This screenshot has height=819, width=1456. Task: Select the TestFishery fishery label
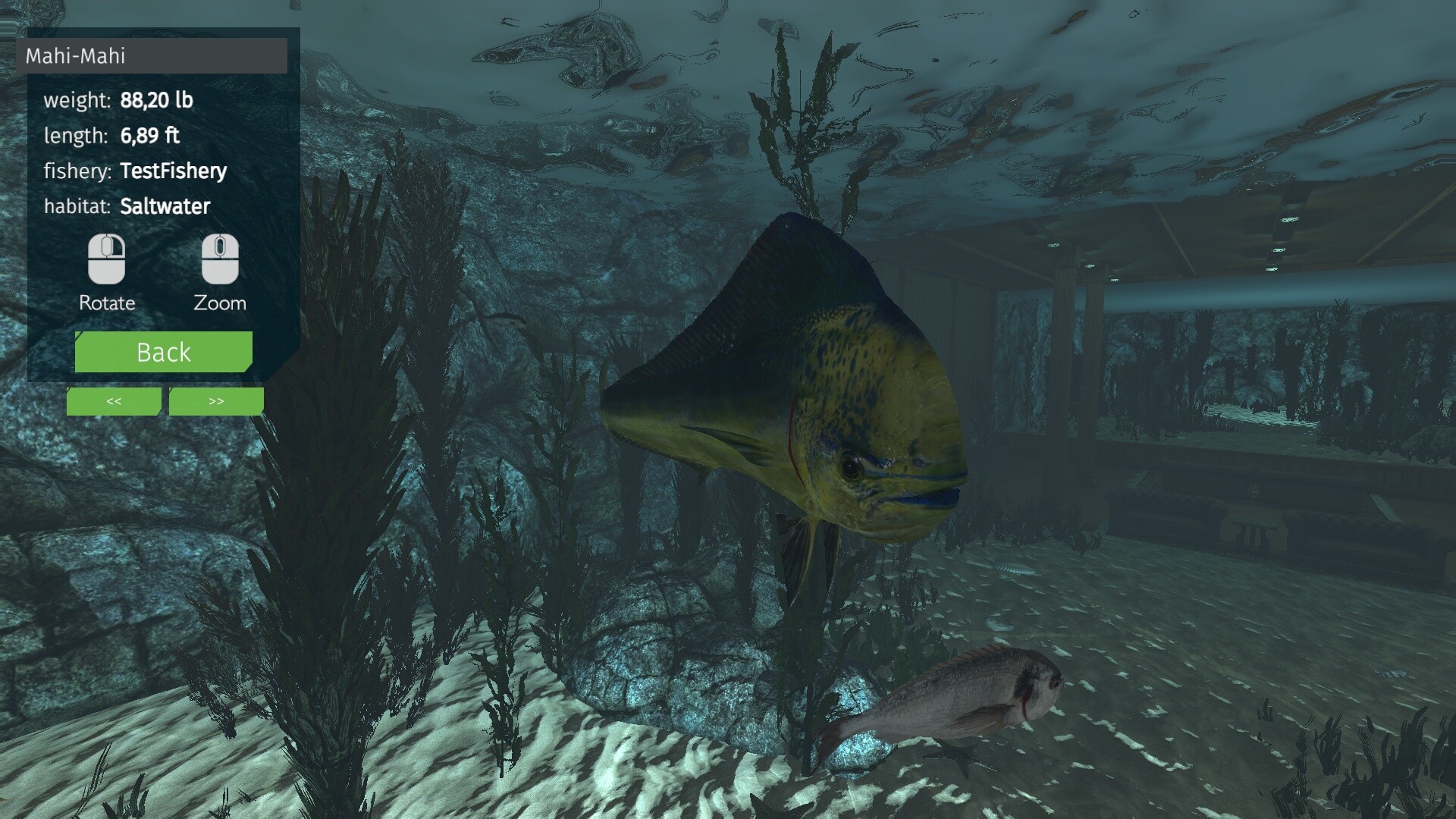pos(173,171)
